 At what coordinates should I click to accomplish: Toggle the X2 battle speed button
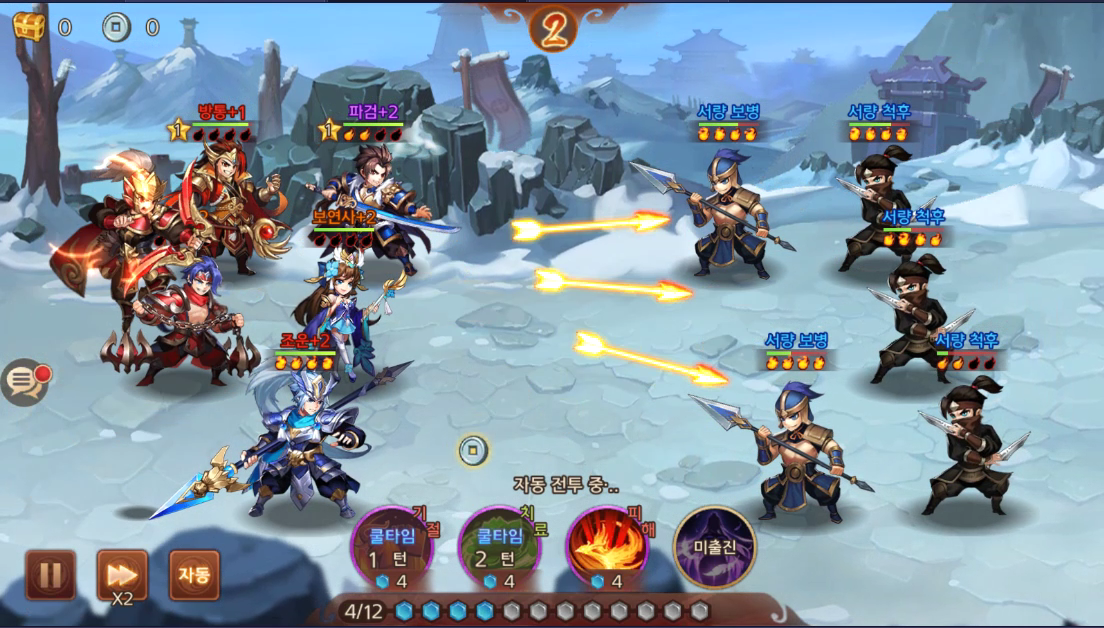point(122,575)
